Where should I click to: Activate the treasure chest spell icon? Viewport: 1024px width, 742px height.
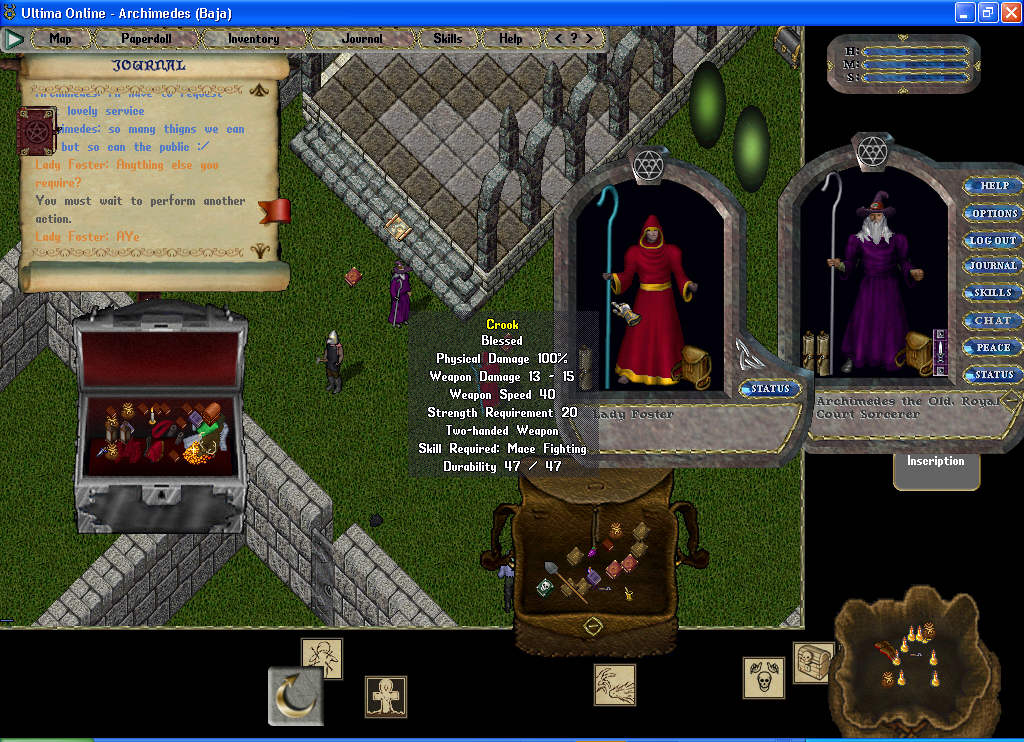click(x=812, y=662)
